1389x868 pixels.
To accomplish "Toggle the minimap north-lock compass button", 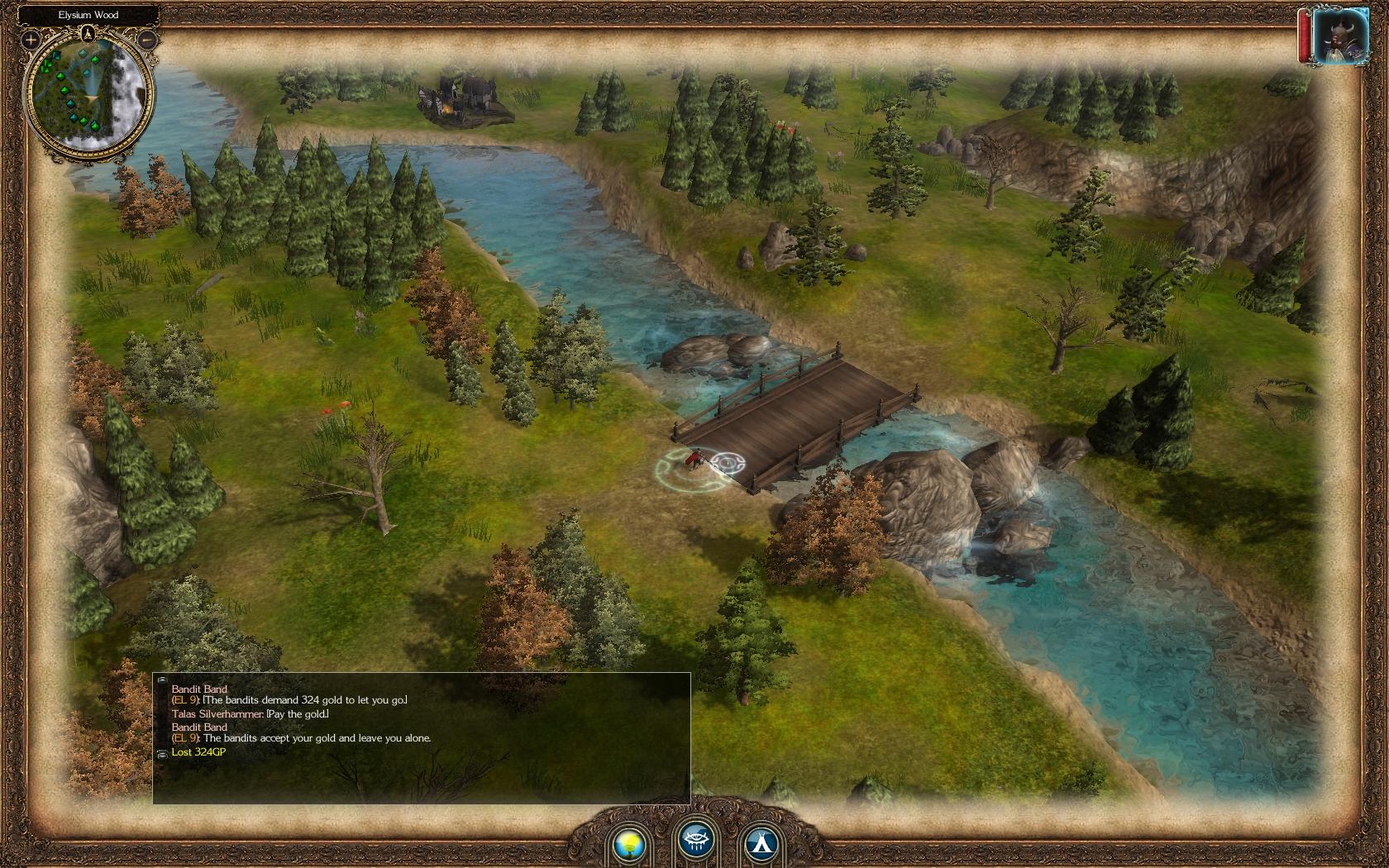I will tap(88, 33).
